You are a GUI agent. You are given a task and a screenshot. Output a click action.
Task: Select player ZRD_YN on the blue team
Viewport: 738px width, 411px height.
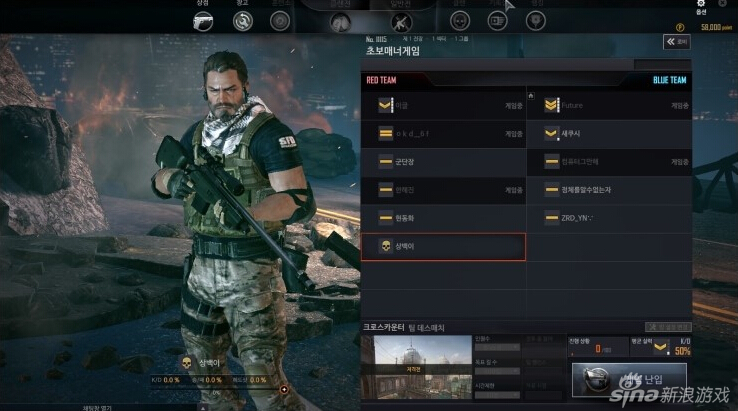tap(609, 218)
